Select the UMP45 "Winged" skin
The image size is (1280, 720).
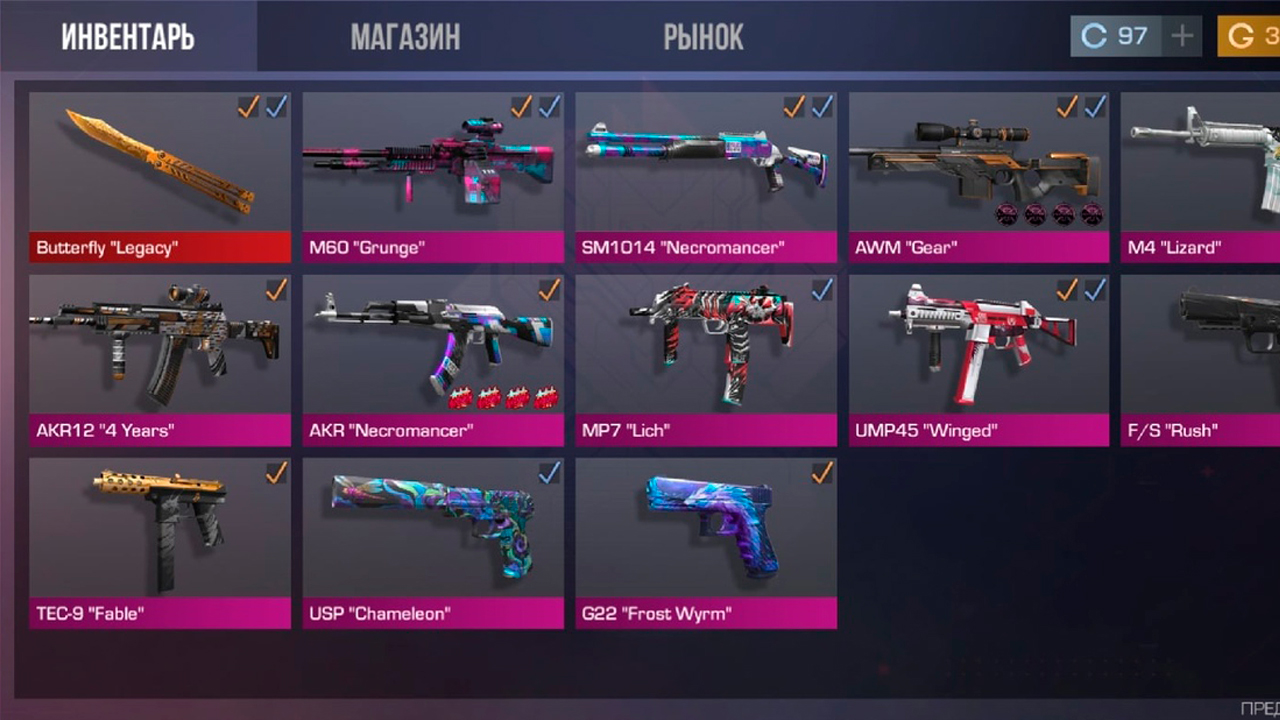coord(979,360)
